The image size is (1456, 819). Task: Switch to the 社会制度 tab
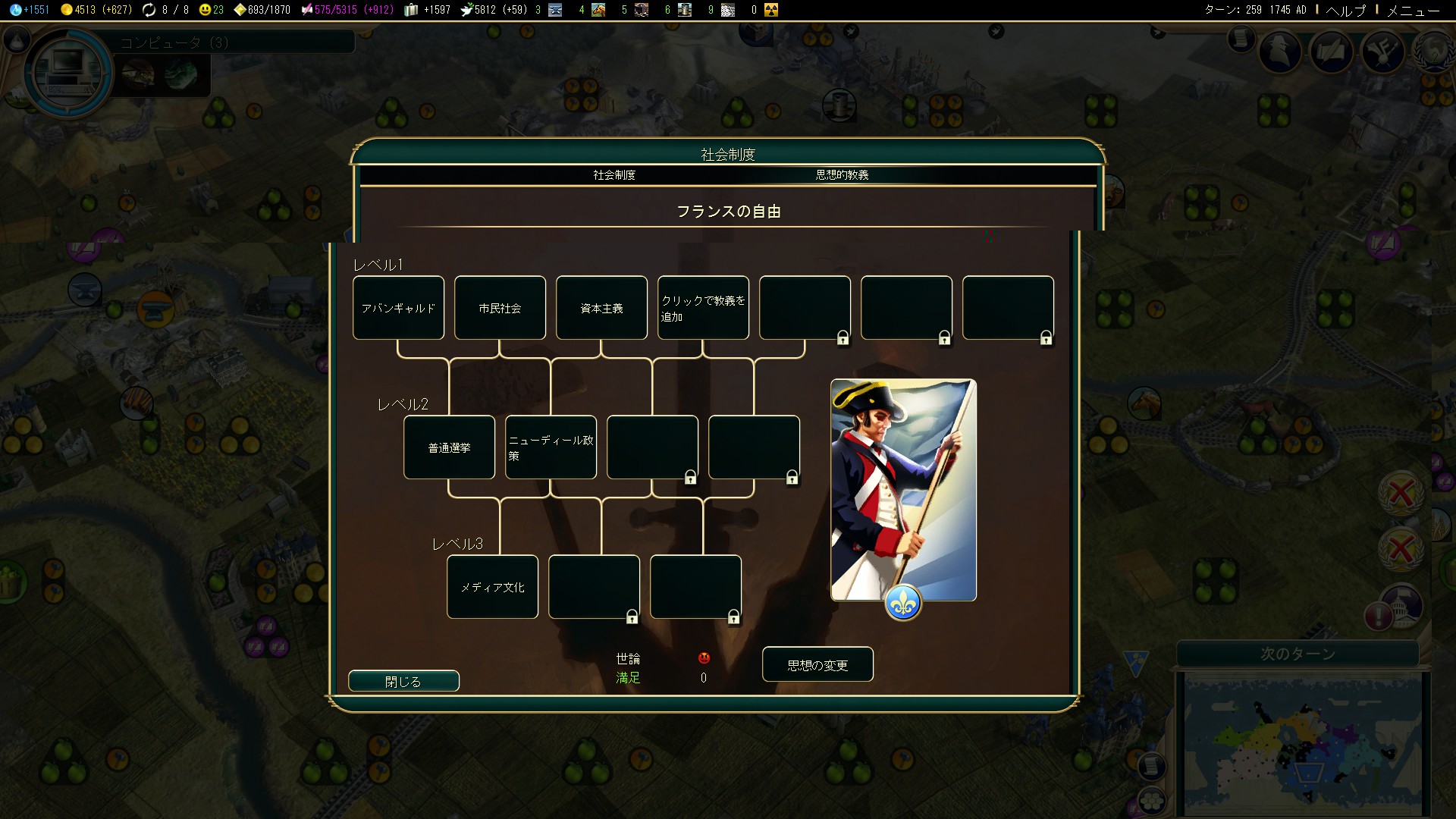pos(614,175)
